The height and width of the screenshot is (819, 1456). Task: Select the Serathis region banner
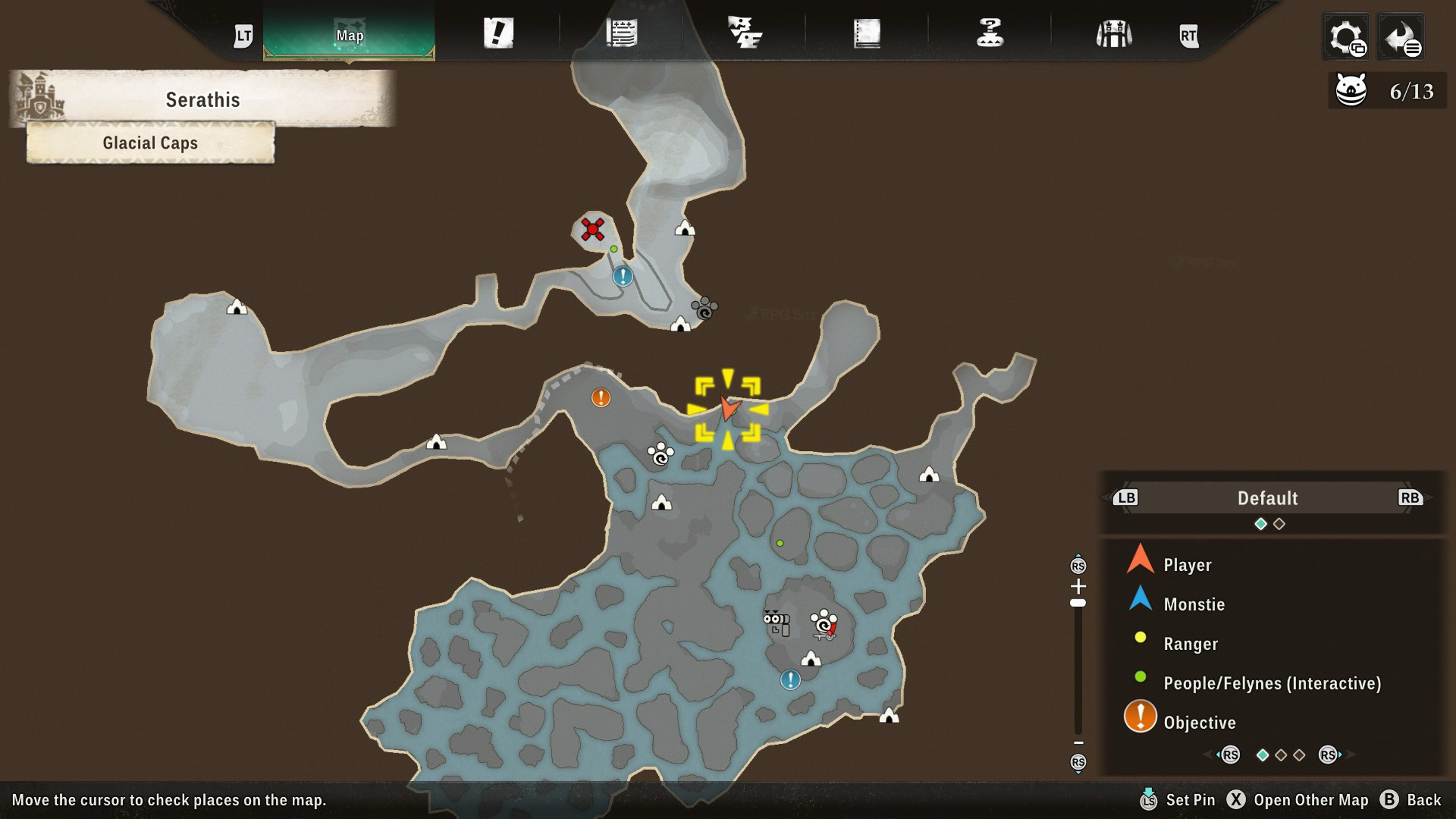click(x=202, y=100)
